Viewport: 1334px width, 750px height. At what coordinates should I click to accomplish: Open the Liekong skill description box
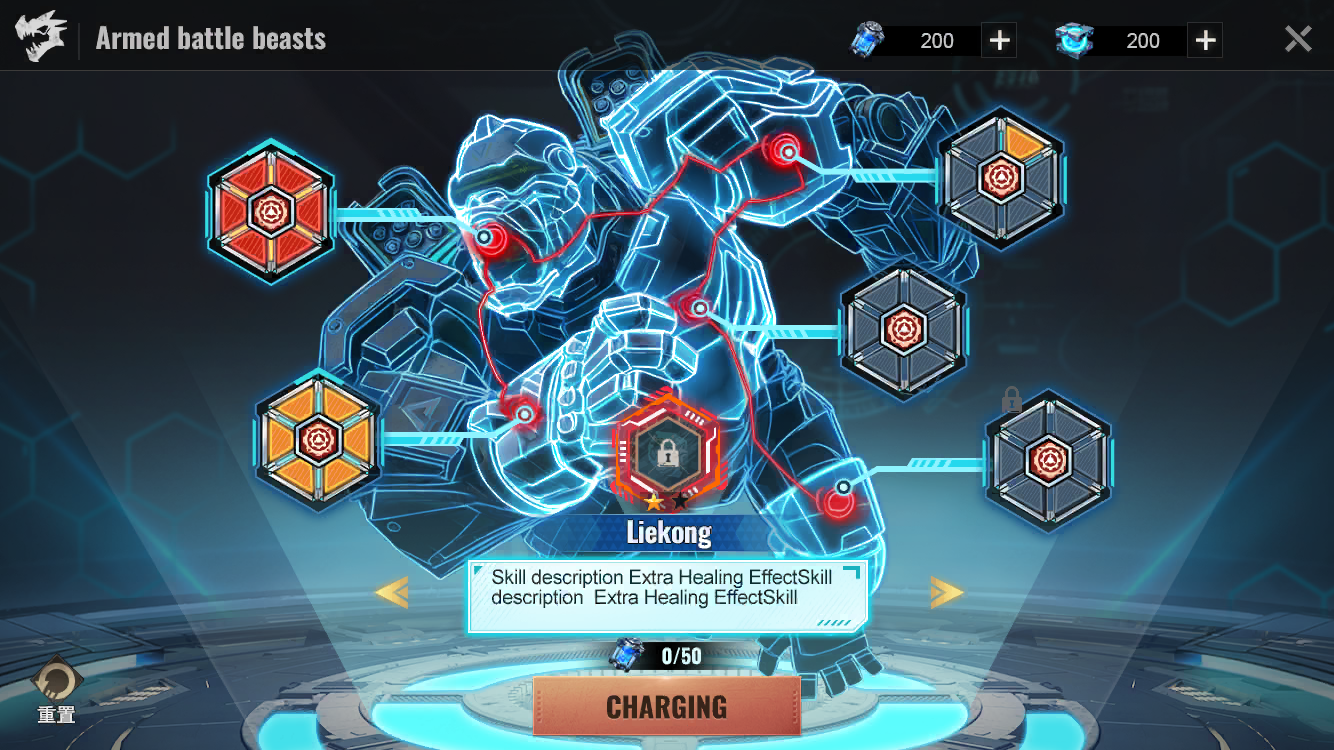tap(667, 596)
